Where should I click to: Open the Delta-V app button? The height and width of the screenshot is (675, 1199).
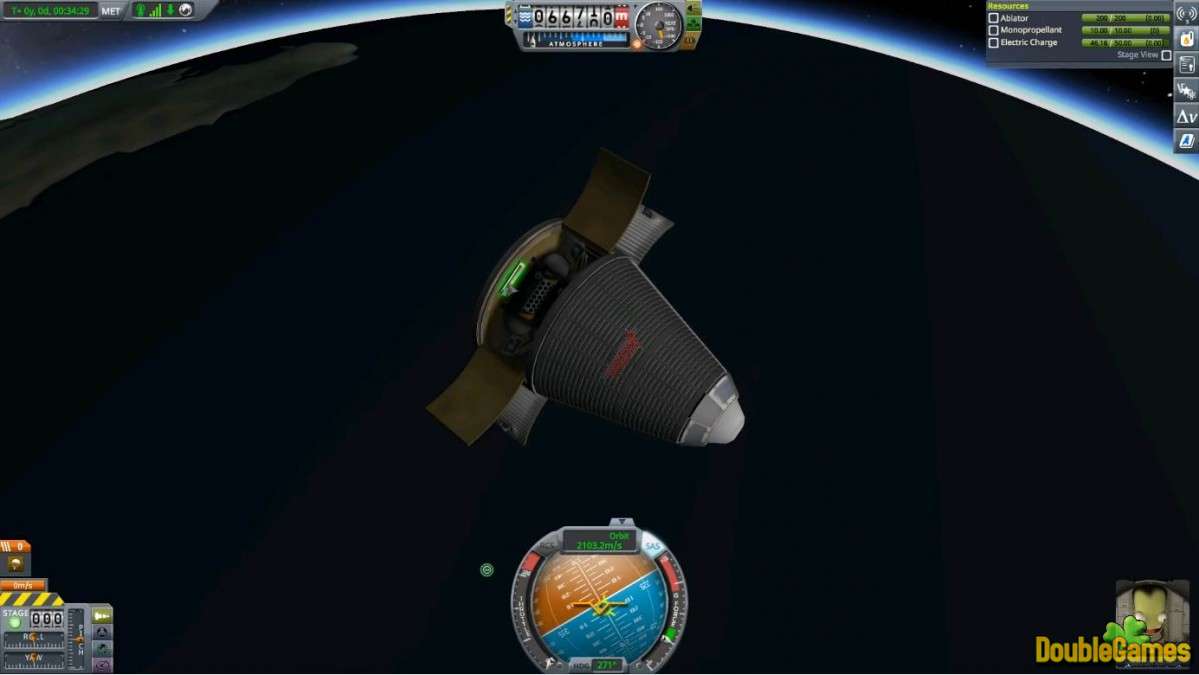pos(1186,116)
